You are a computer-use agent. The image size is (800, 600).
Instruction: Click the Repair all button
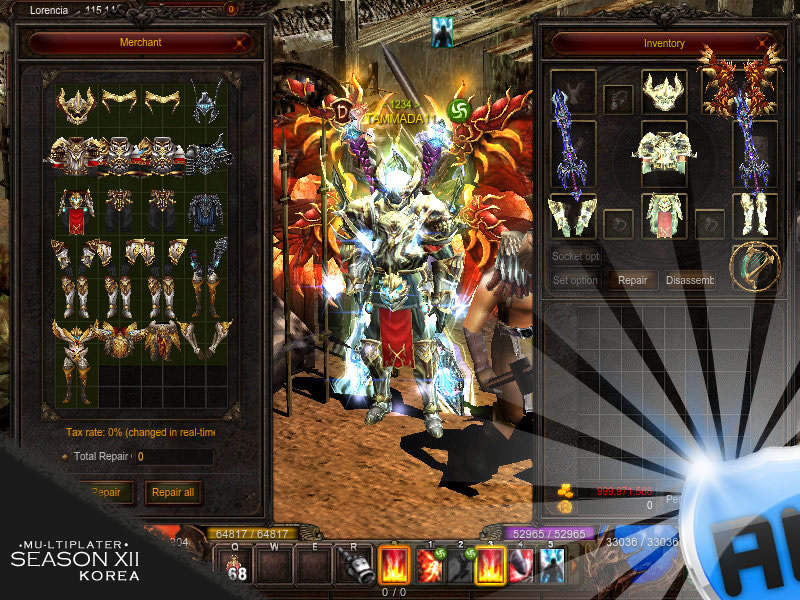tap(172, 492)
